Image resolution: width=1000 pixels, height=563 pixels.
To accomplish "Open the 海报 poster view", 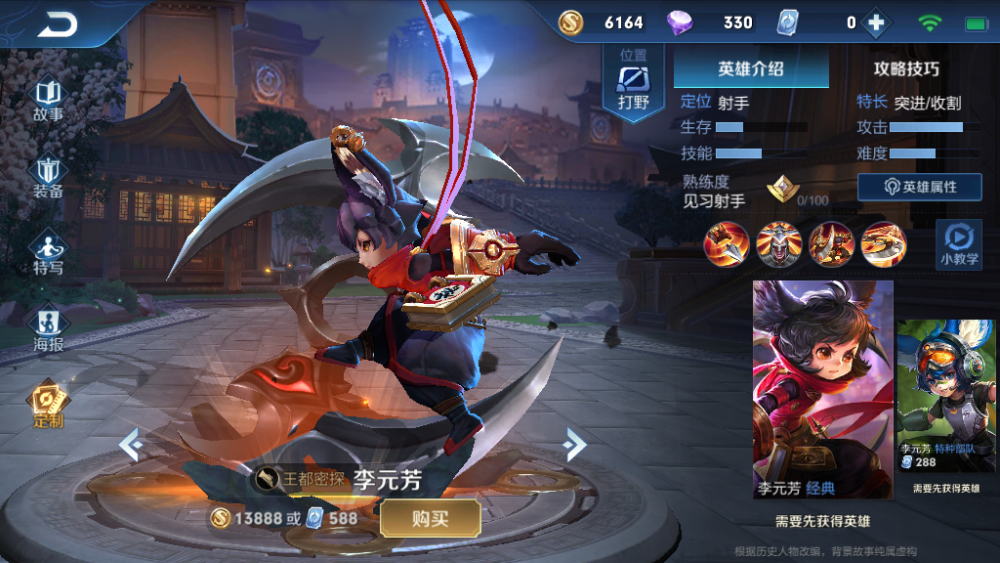I will point(48,330).
